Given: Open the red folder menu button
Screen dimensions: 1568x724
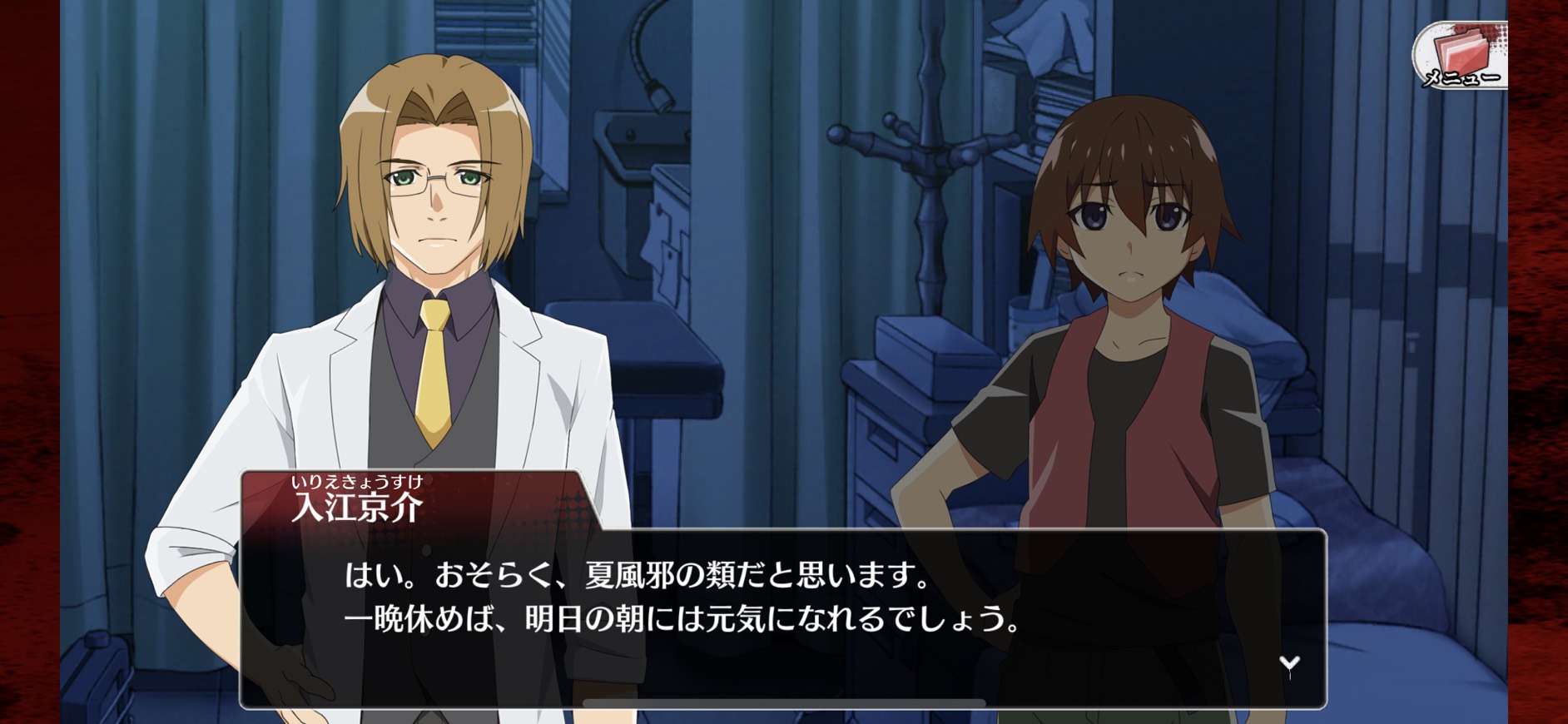Looking at the screenshot, I should (1461, 57).
